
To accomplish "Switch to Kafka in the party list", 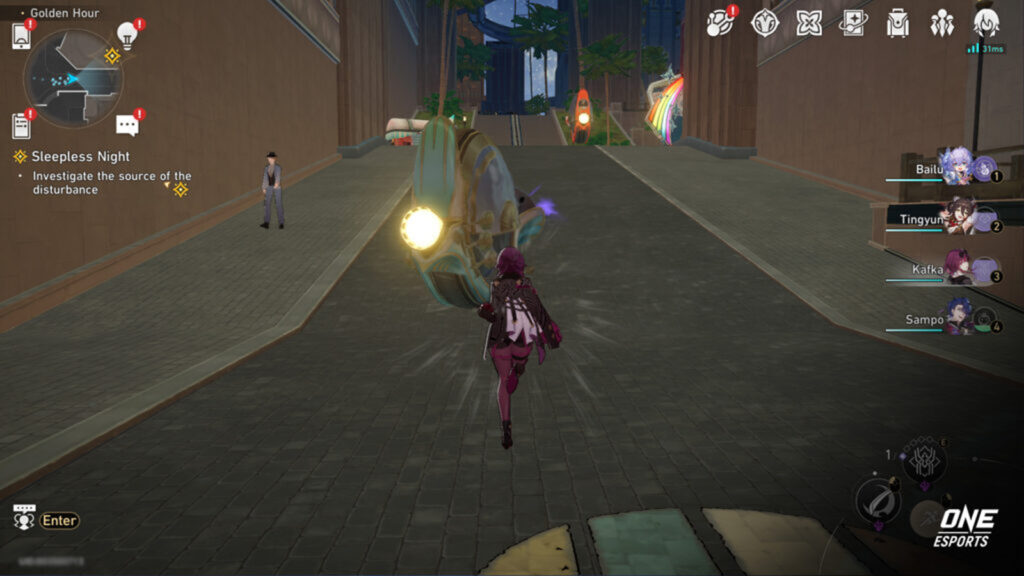I will point(958,270).
